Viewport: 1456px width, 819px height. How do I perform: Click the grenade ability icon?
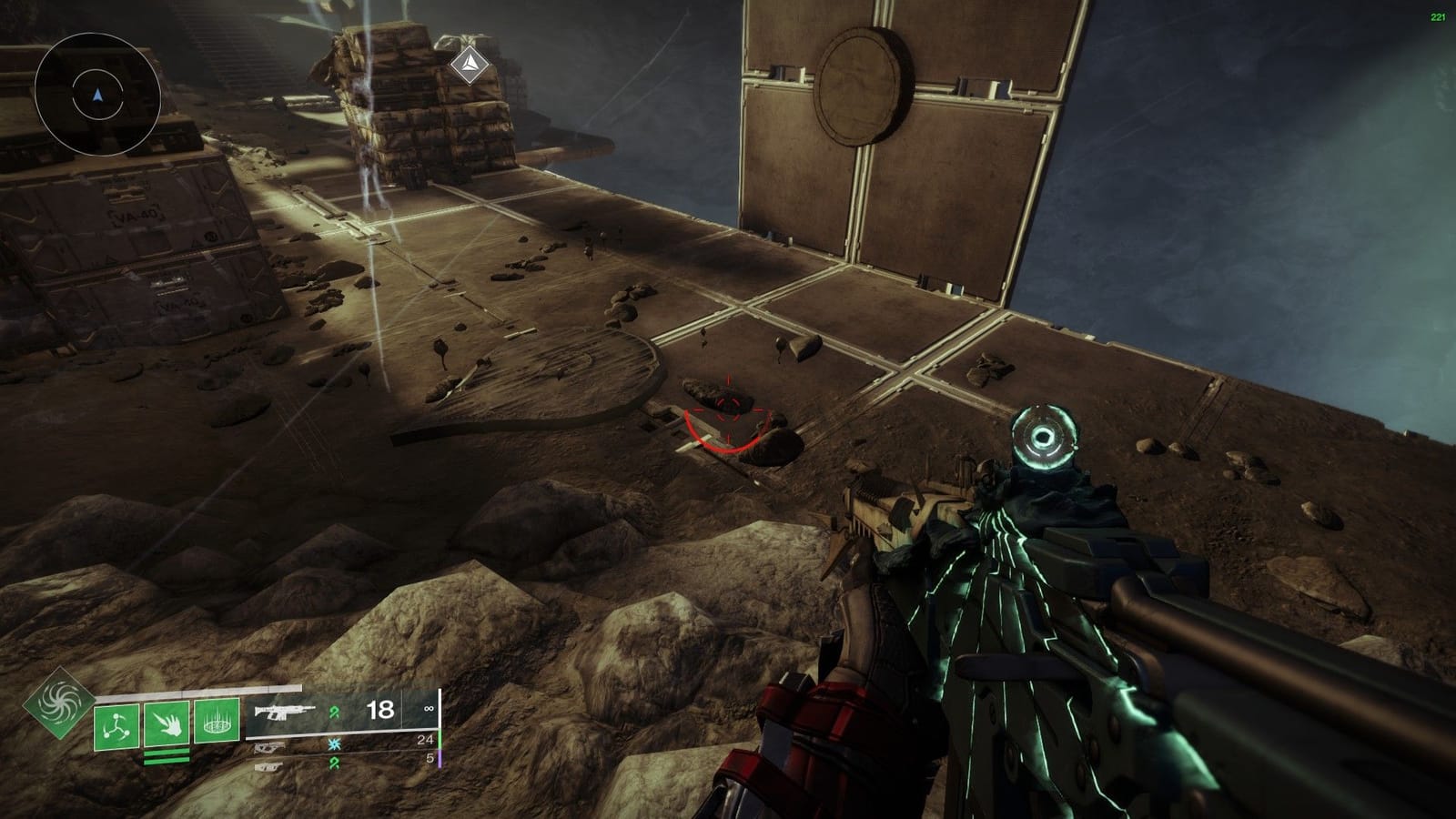click(116, 723)
